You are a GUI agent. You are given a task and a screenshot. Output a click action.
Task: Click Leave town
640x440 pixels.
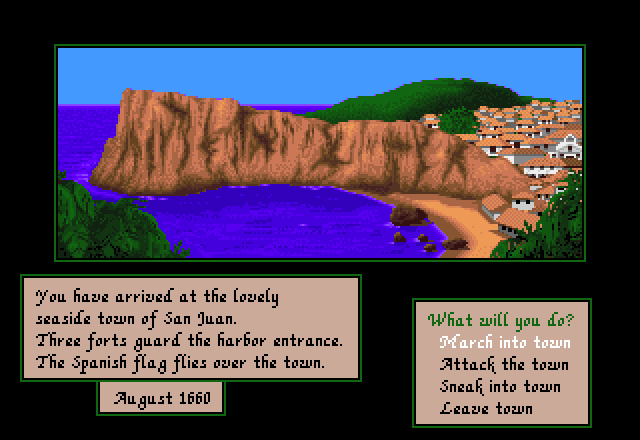click(486, 408)
